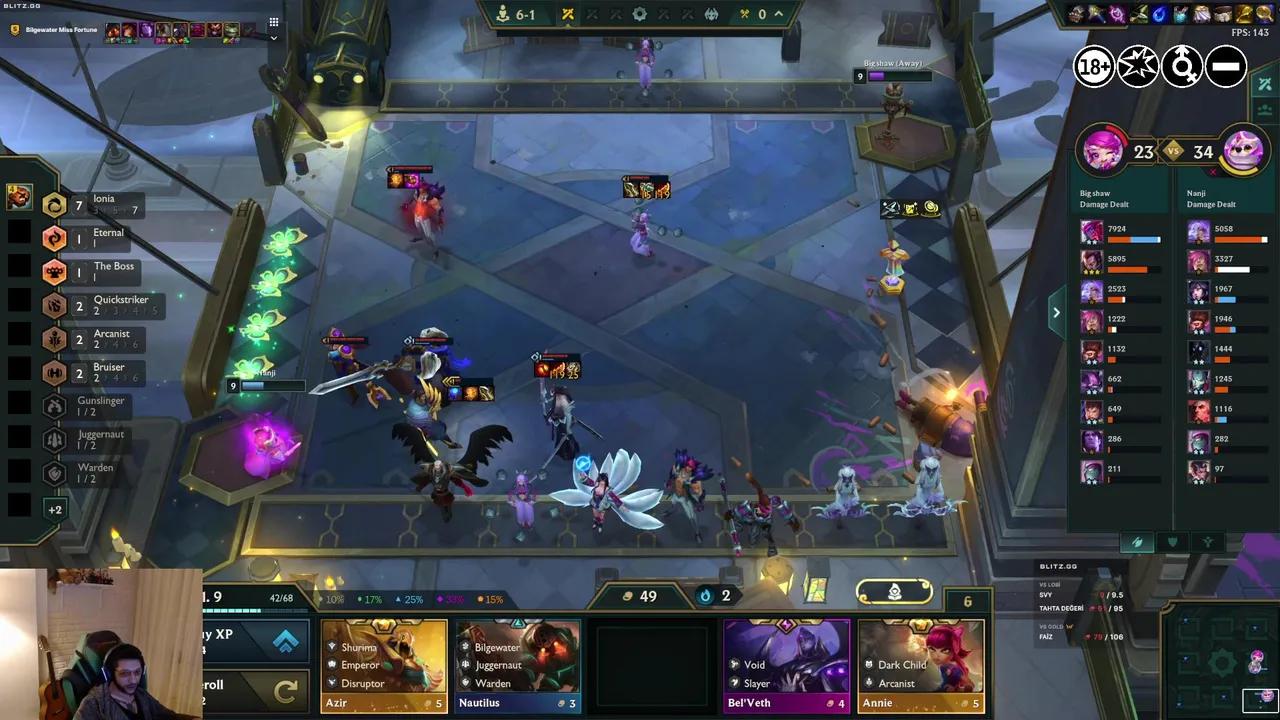The image size is (1280, 720).
Task: Expand hidden traits with the +2 button
Action: pos(55,510)
